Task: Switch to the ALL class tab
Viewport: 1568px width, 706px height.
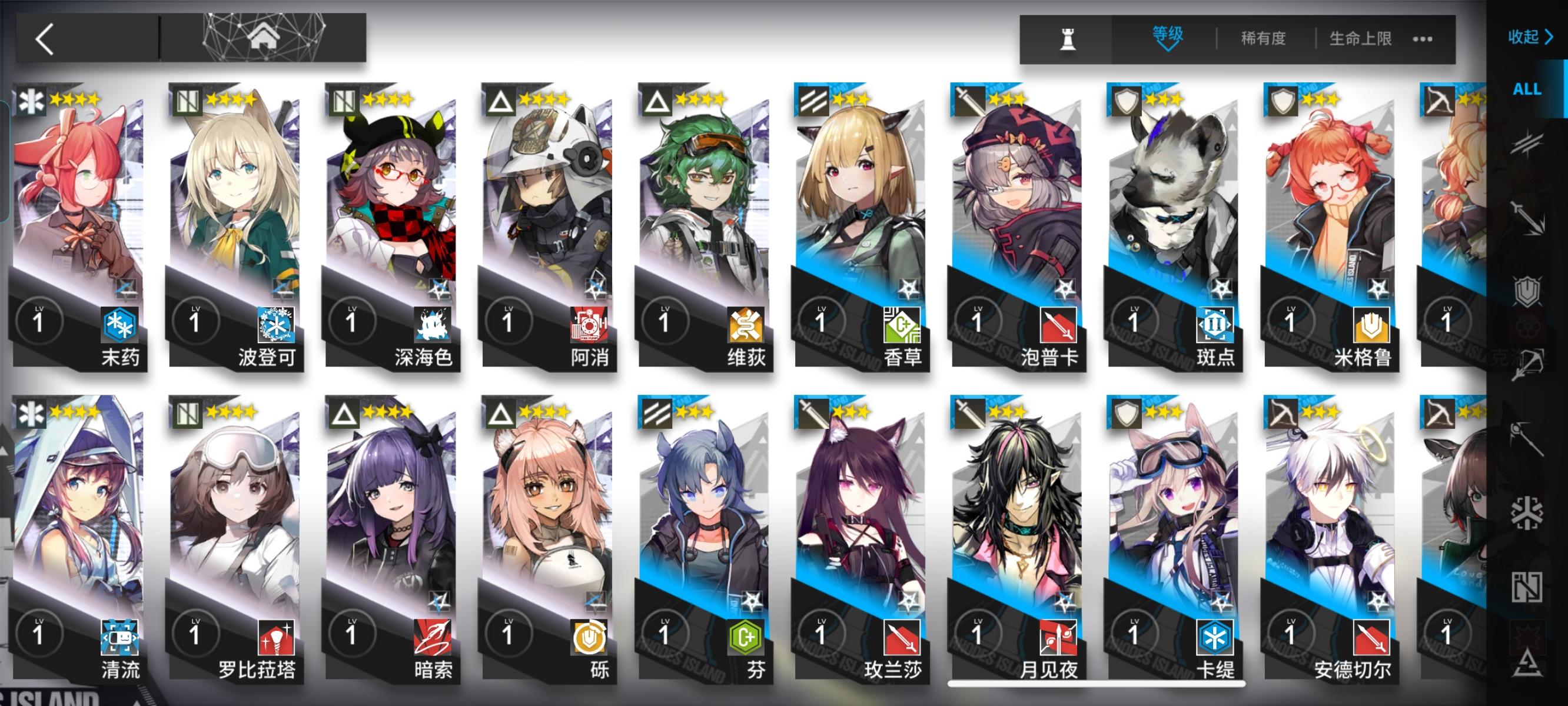Action: pos(1529,90)
